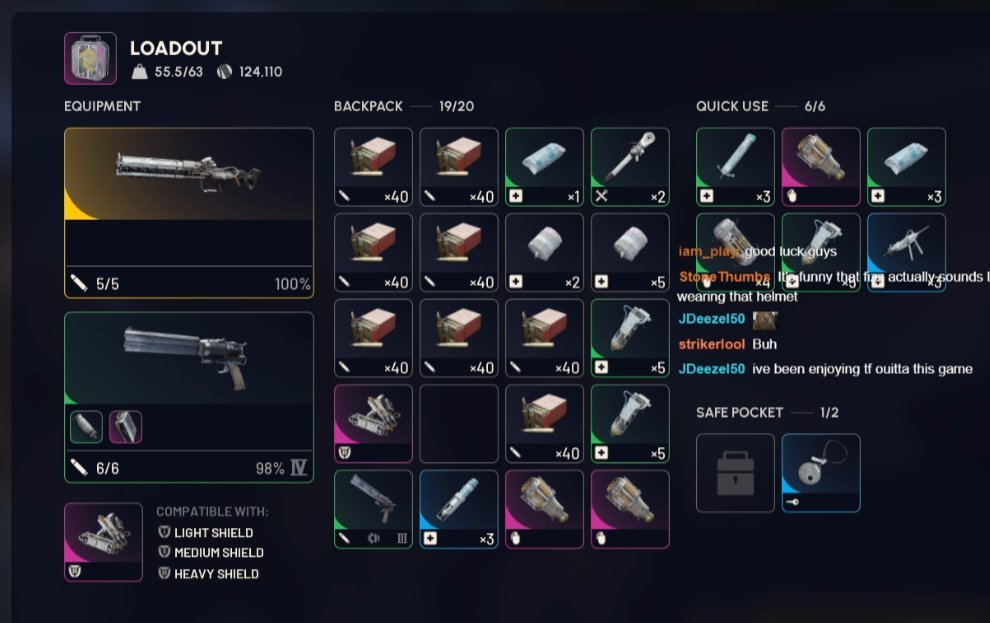Click strikerlool's username in stream chat

tap(711, 344)
